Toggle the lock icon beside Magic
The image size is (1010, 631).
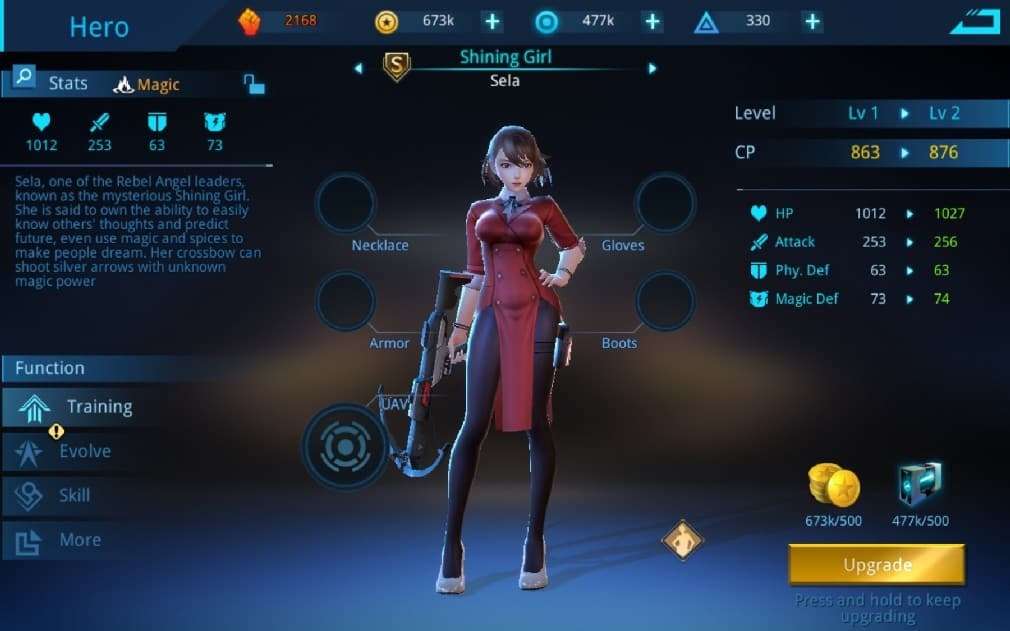[x=254, y=85]
